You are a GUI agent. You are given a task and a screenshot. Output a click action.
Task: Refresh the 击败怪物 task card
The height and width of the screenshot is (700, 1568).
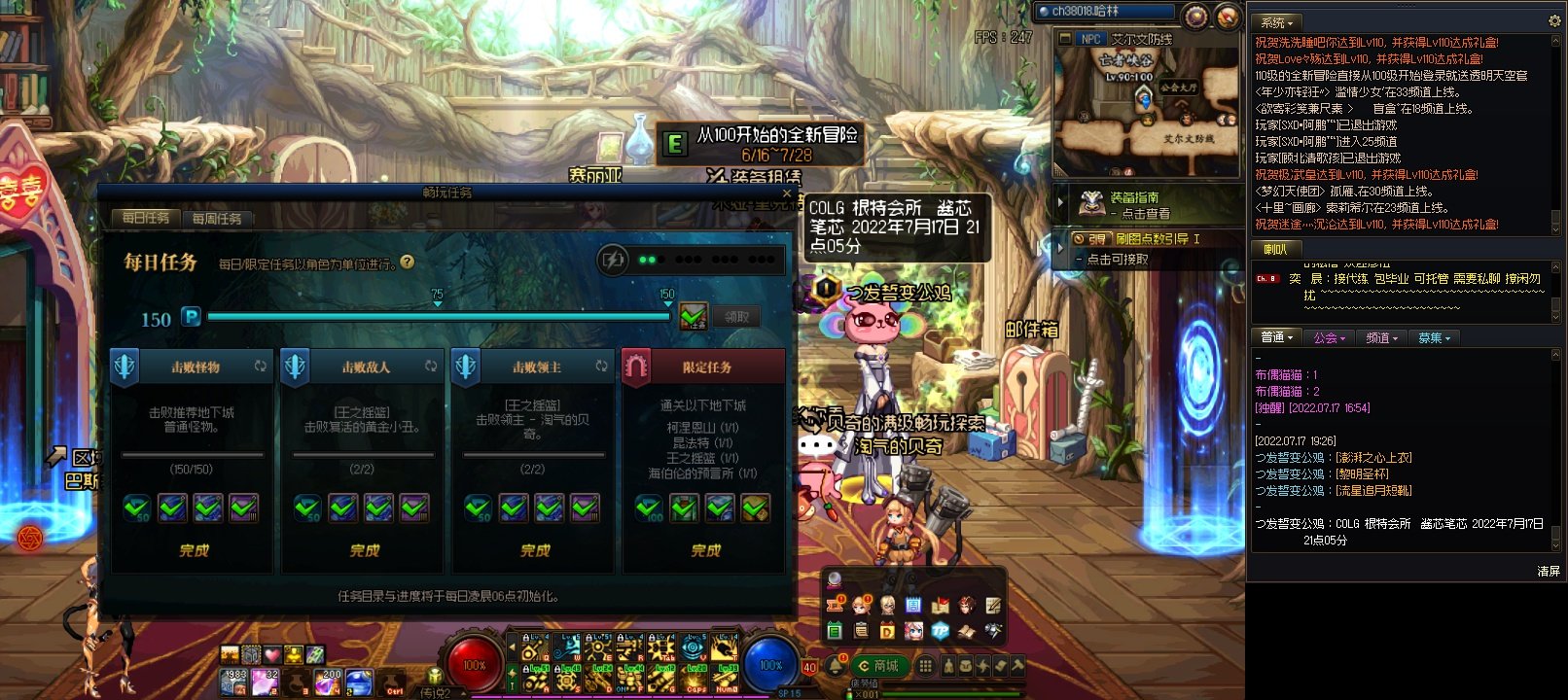(261, 367)
